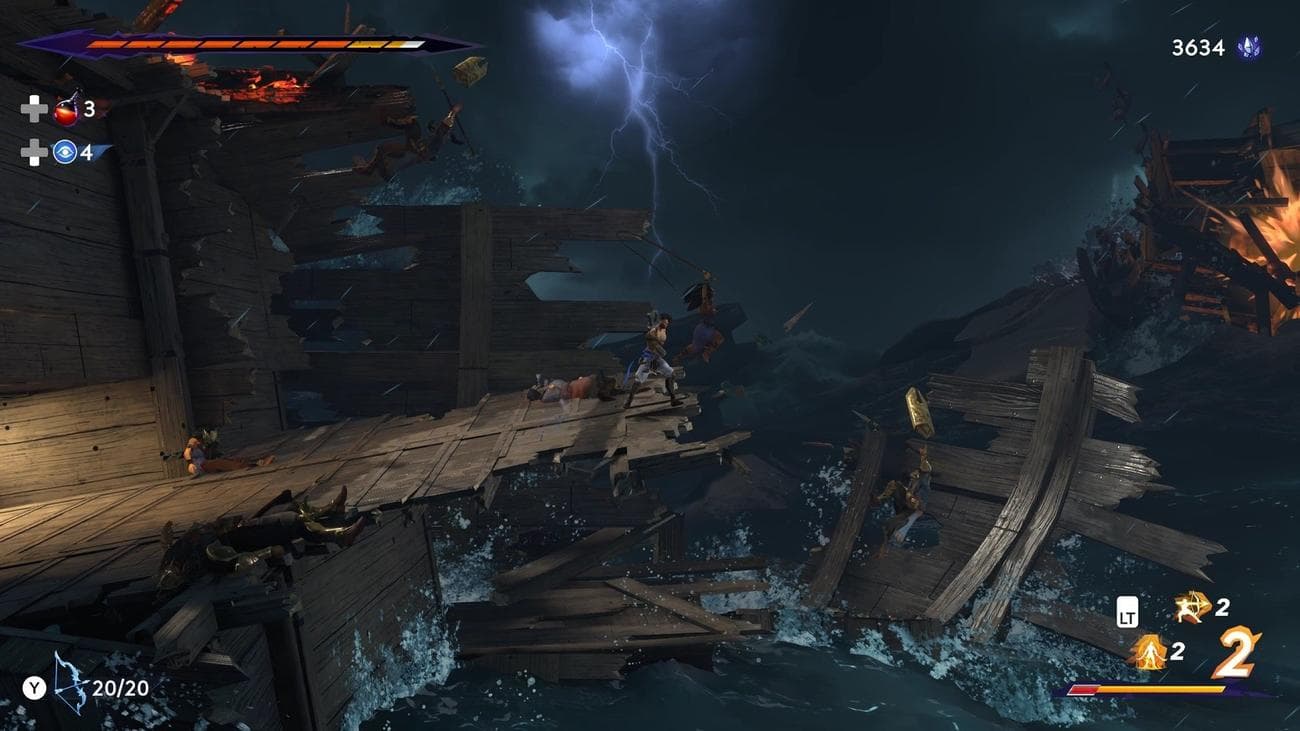Click the LT button prompt icon
Image resolution: width=1300 pixels, height=731 pixels.
click(x=1127, y=612)
